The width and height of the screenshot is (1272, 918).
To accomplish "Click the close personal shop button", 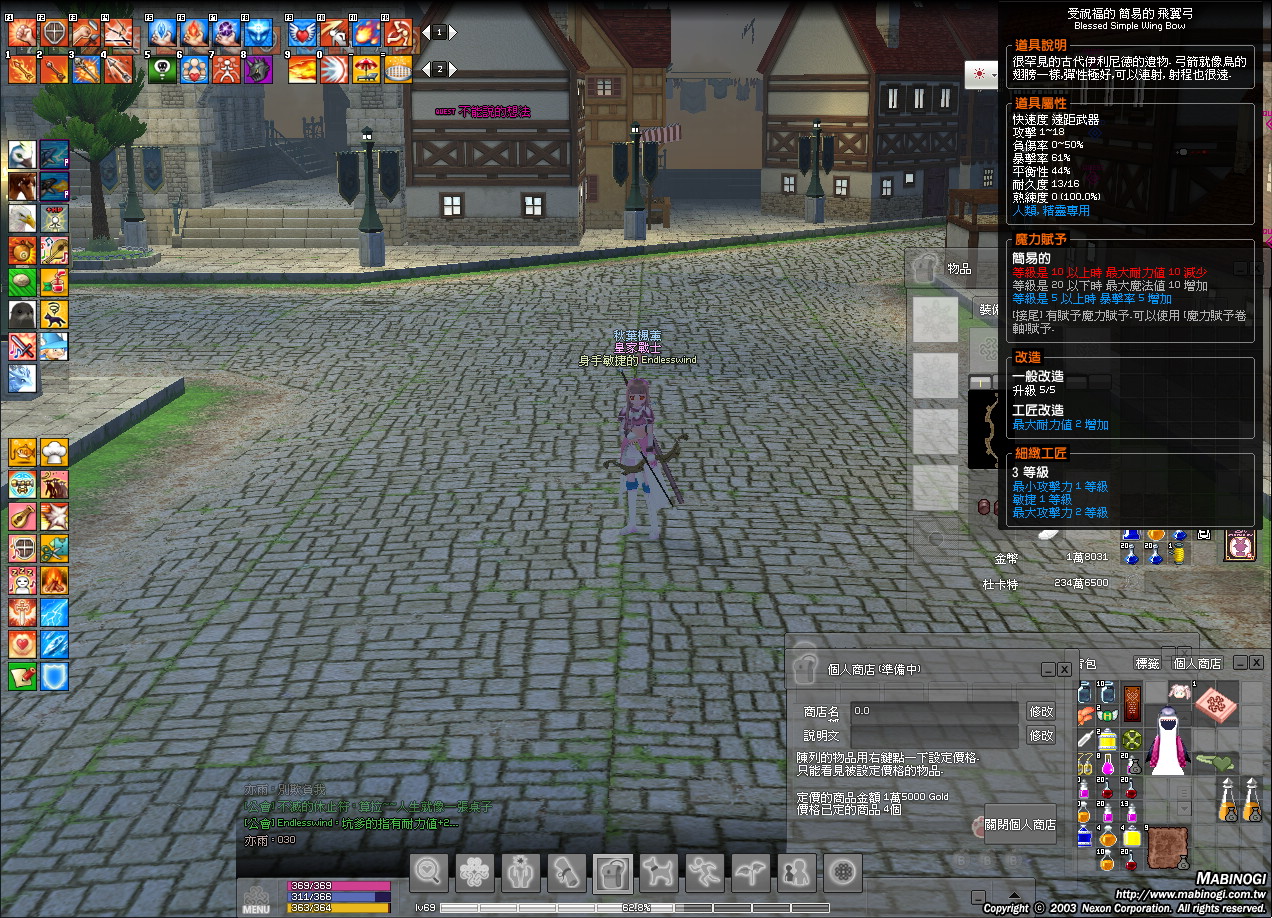I will point(1019,825).
